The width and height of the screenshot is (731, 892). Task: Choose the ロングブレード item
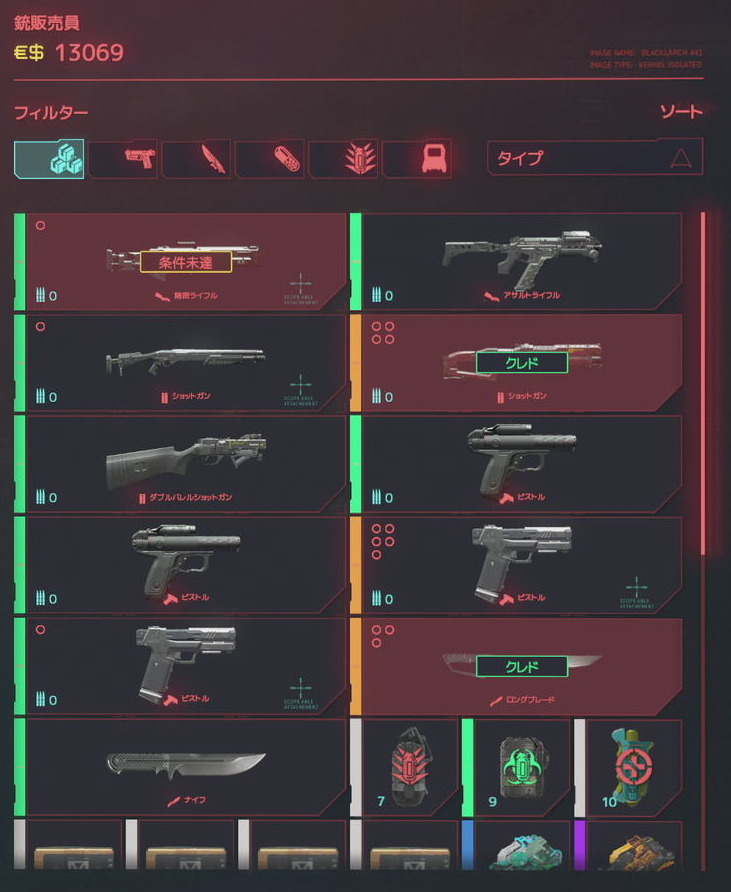pos(520,666)
